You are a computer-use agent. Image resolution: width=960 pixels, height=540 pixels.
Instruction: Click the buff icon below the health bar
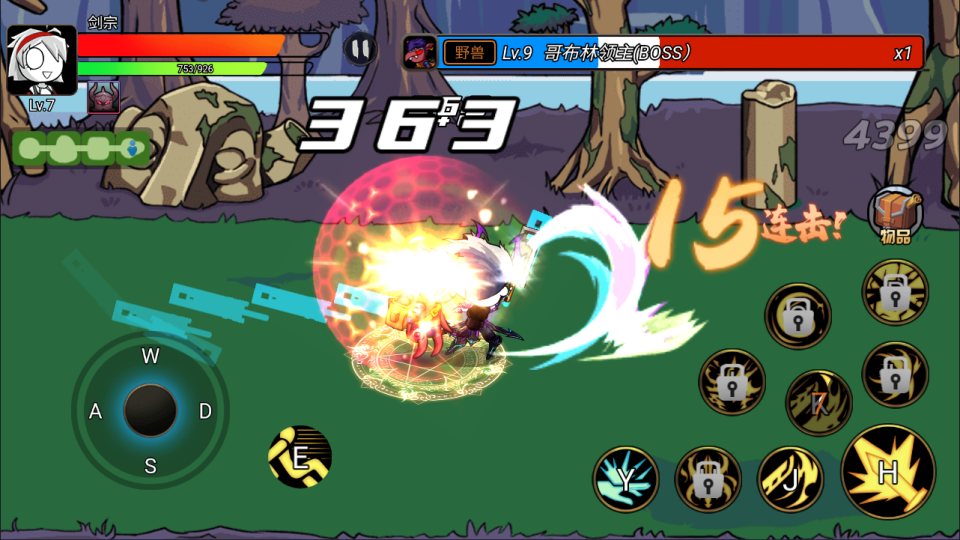pos(103,97)
